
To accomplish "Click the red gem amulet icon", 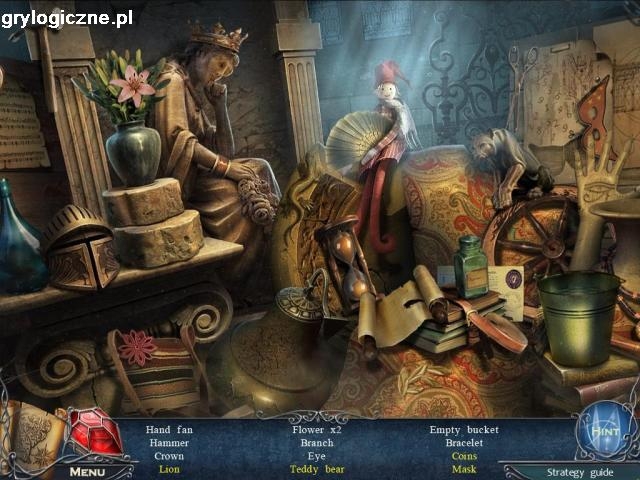I will pos(93,433).
